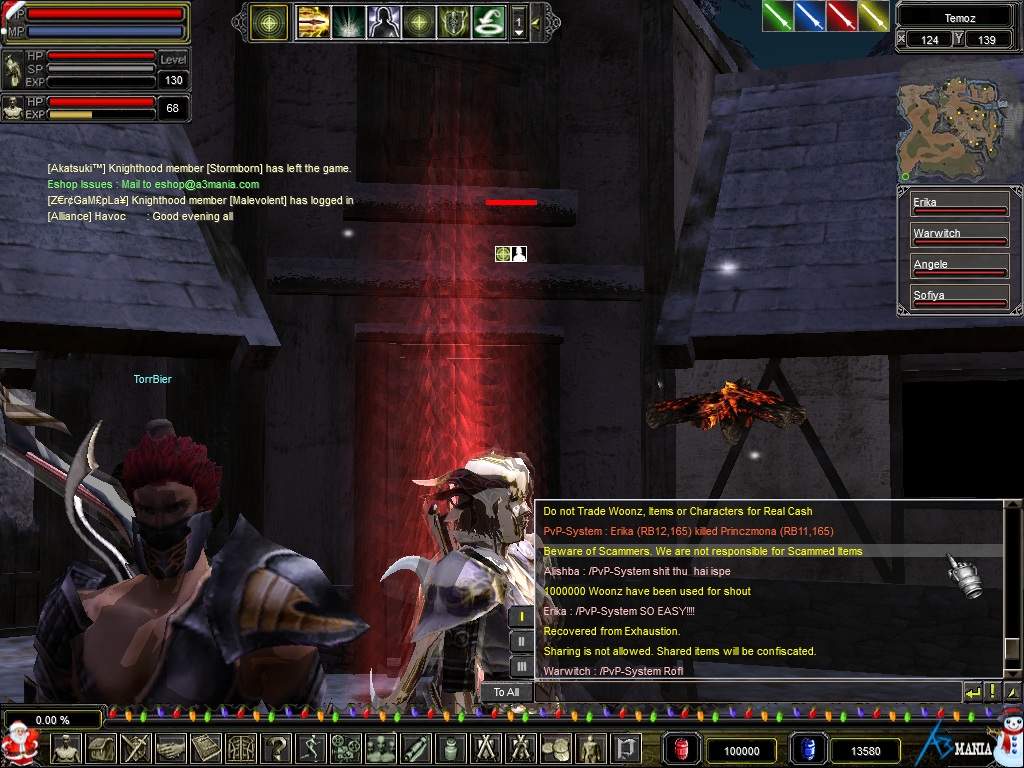The width and height of the screenshot is (1024, 768).
Task: Use the red potion slot
Action: point(681,750)
